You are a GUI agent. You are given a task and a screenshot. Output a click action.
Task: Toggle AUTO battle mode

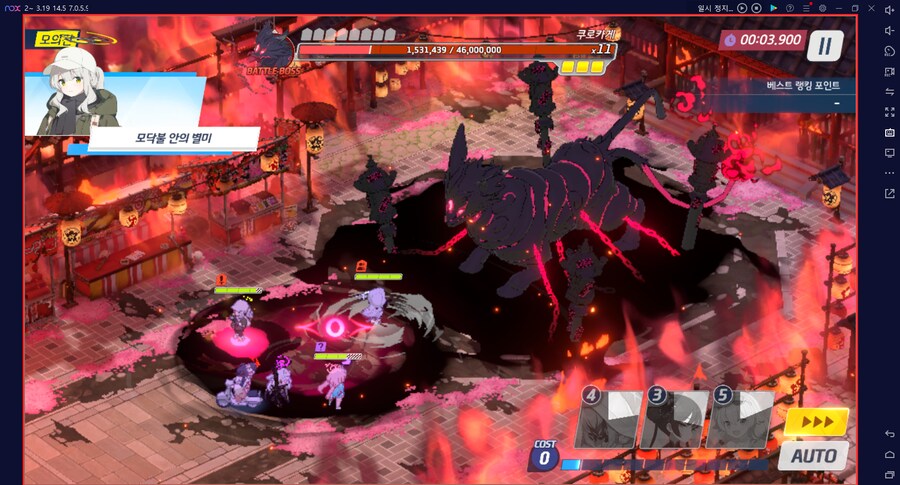point(814,456)
